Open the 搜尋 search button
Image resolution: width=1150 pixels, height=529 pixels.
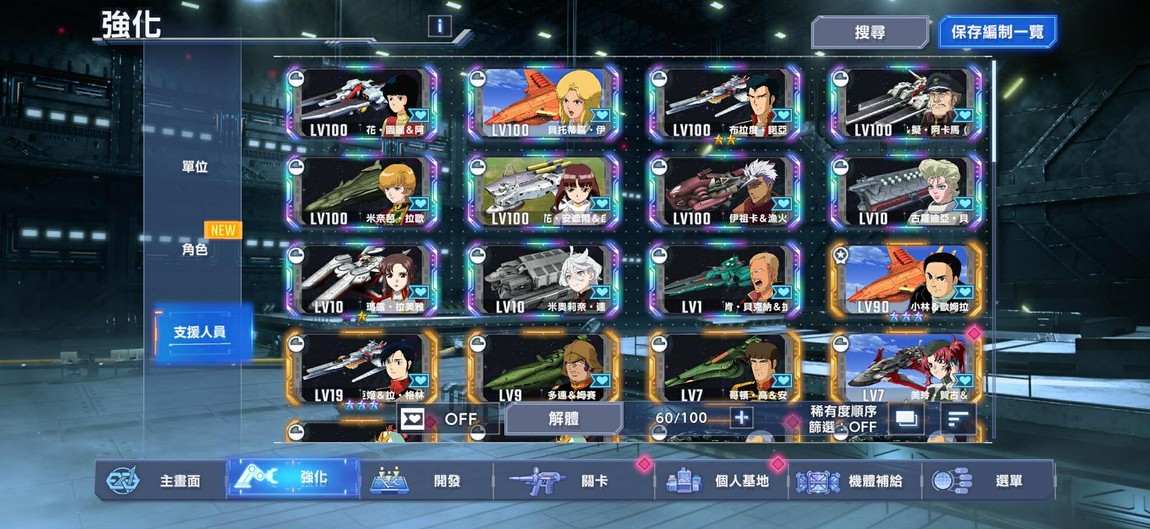(x=869, y=32)
